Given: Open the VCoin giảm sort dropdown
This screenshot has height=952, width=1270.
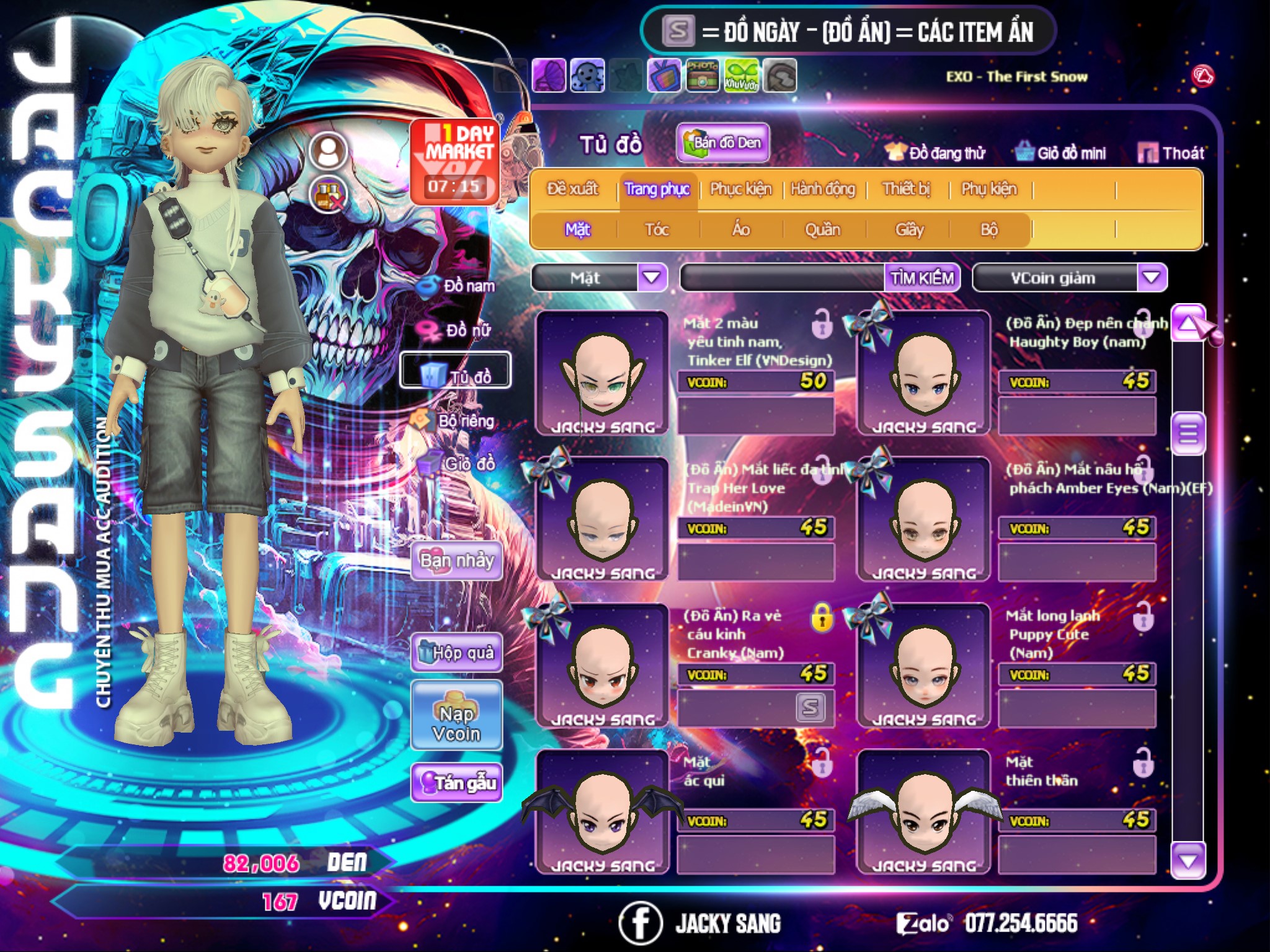Looking at the screenshot, I should point(1152,278).
